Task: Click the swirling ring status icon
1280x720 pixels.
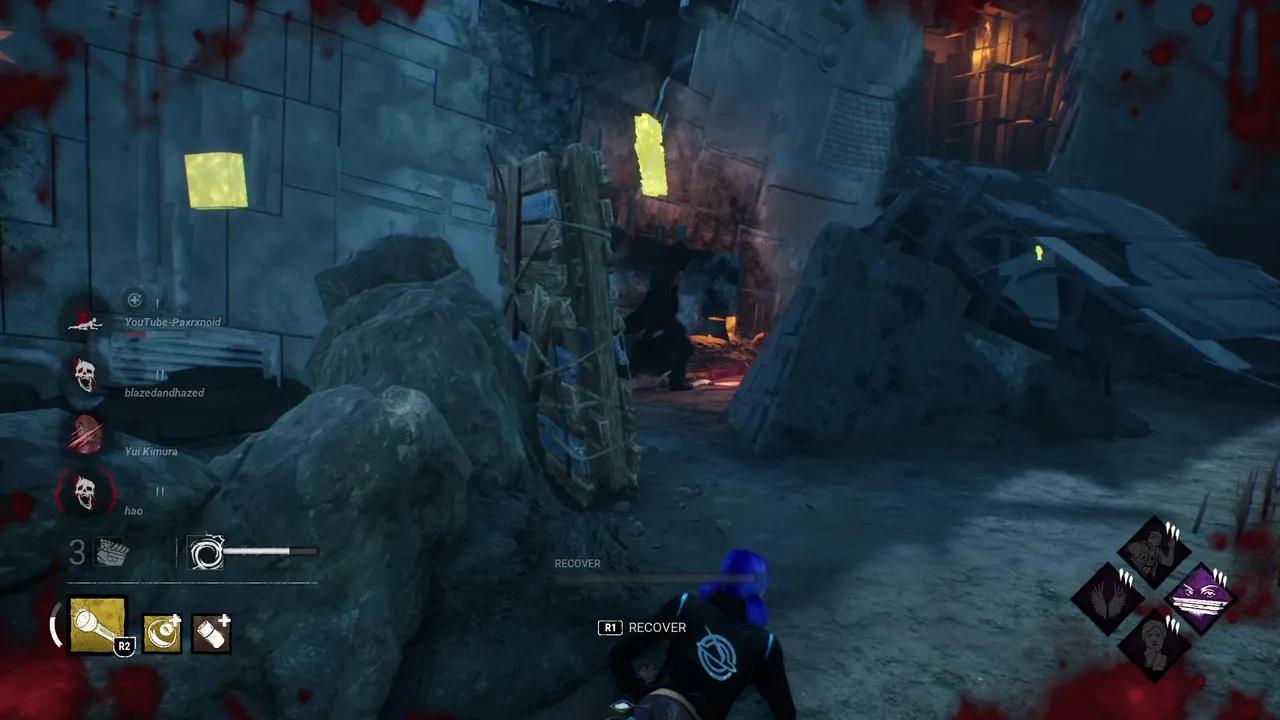Action: click(206, 552)
